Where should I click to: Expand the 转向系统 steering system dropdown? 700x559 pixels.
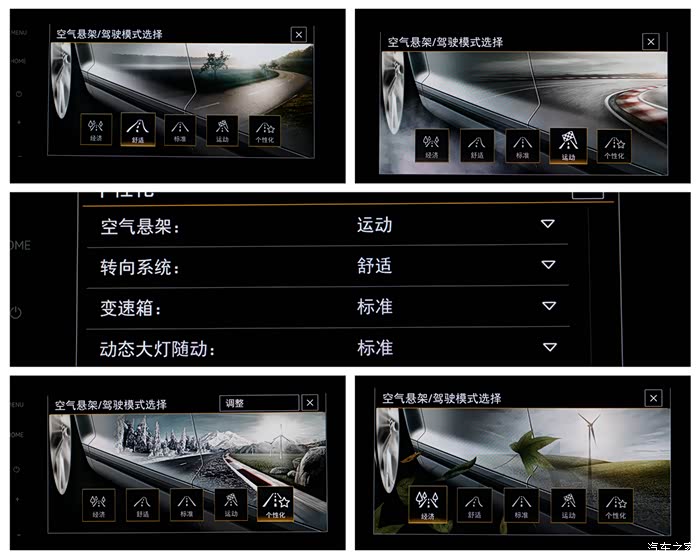tap(547, 265)
